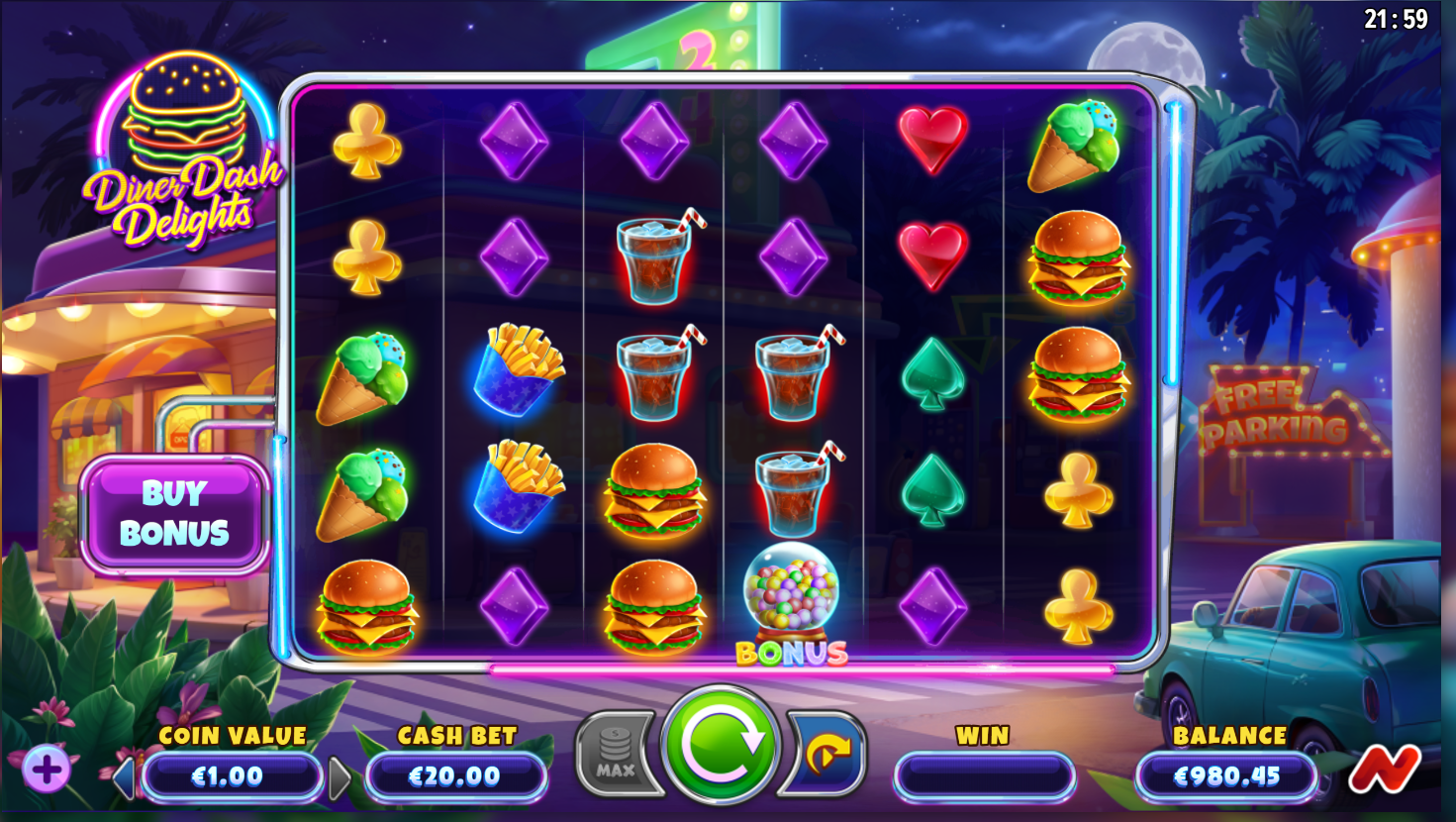1456x822 pixels.
Task: Open the Buy Bonus feature
Action: pos(174,514)
